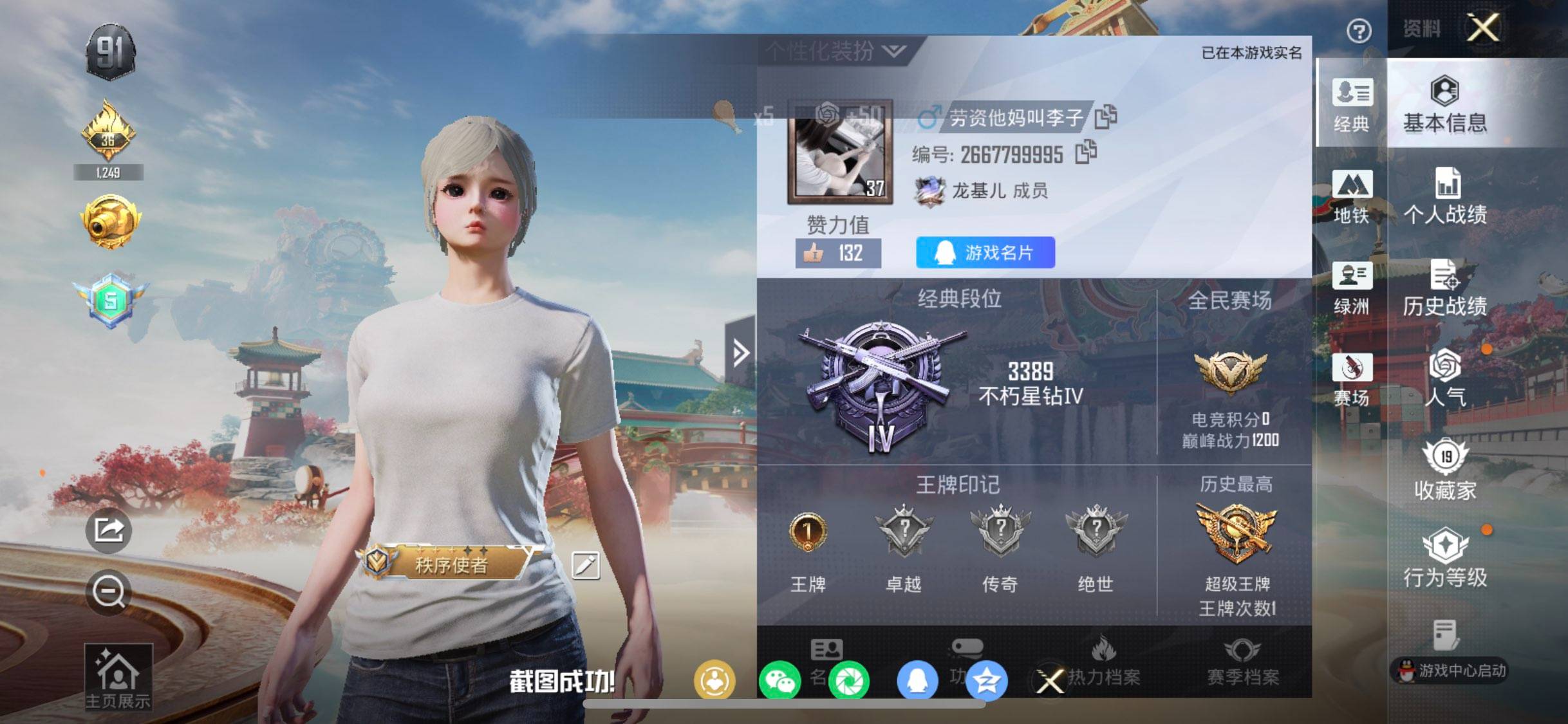This screenshot has width=1568, height=724.
Task: Zoom out with the magnifier minus icon
Action: pyautogui.click(x=109, y=592)
